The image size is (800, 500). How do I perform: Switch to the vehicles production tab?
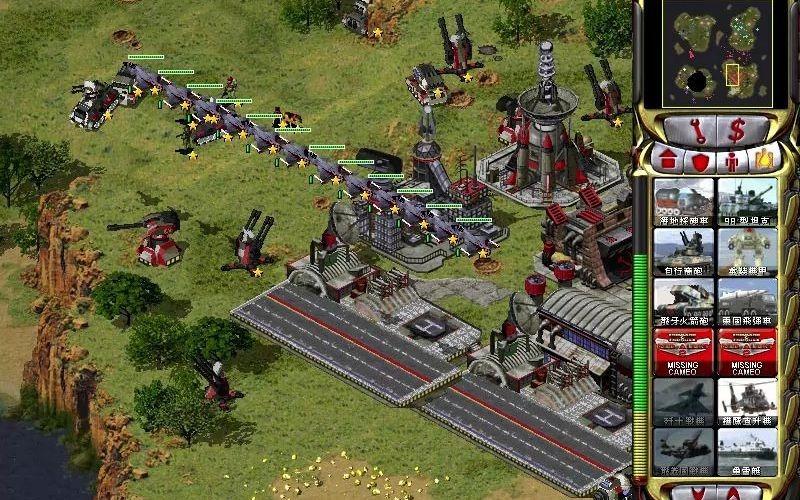(x=765, y=158)
